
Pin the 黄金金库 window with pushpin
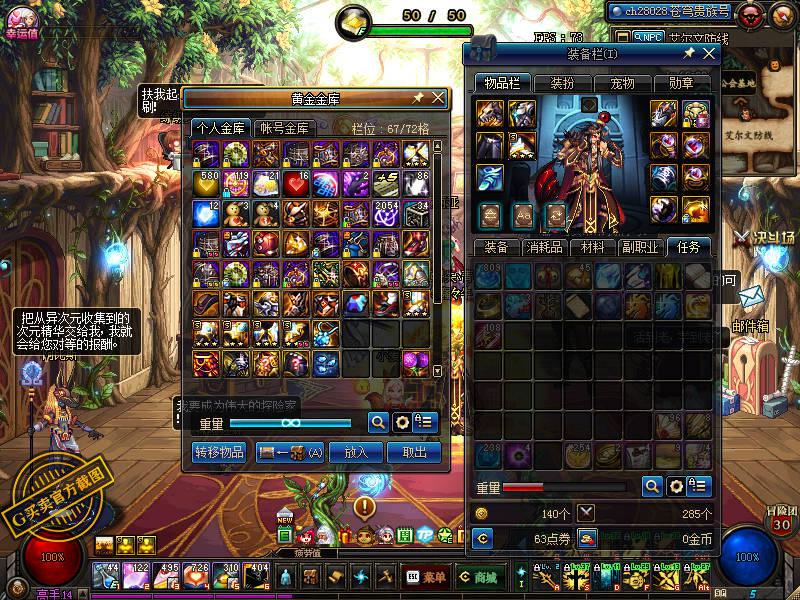tap(418, 98)
